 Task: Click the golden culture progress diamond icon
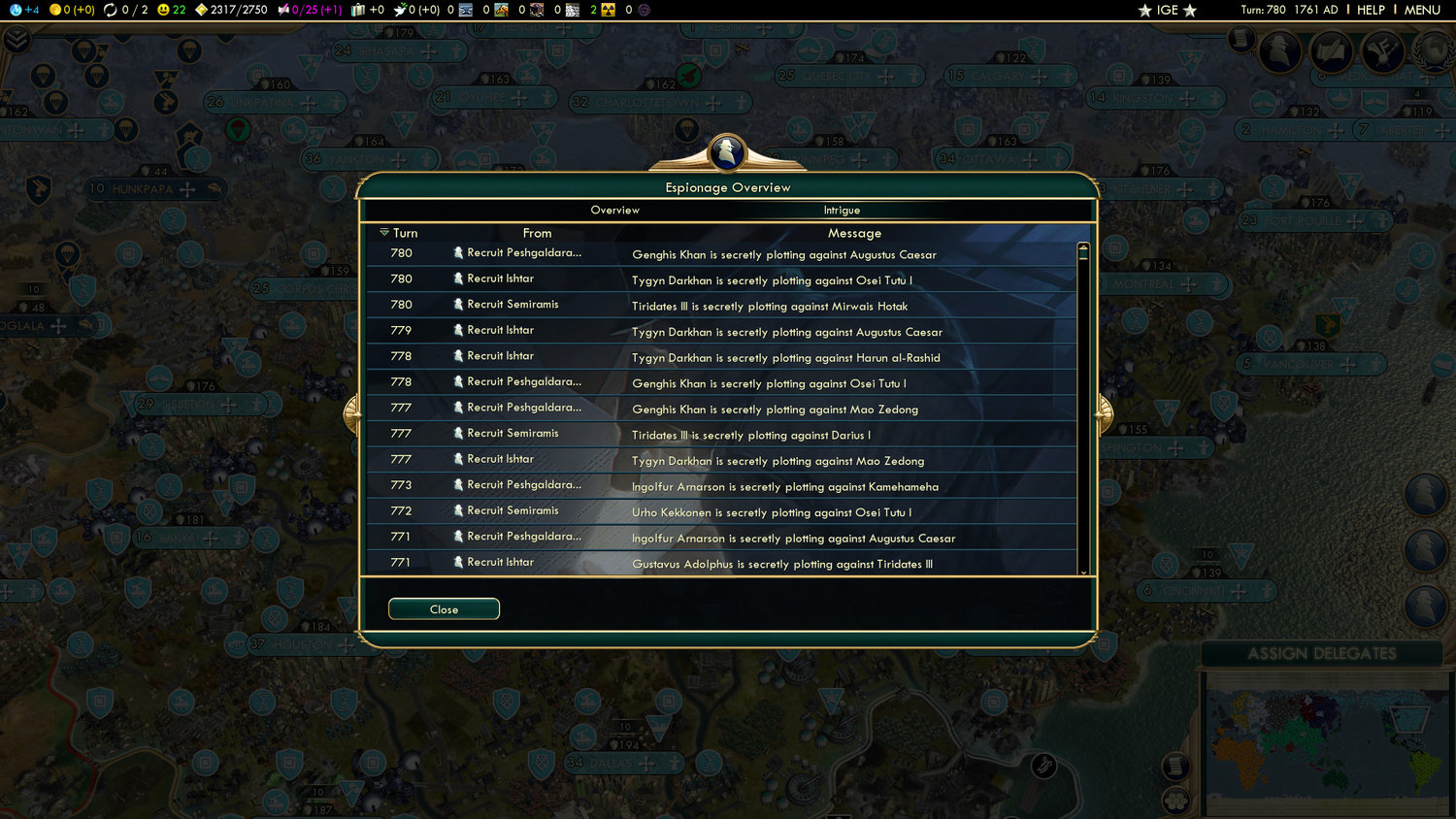click(x=200, y=11)
